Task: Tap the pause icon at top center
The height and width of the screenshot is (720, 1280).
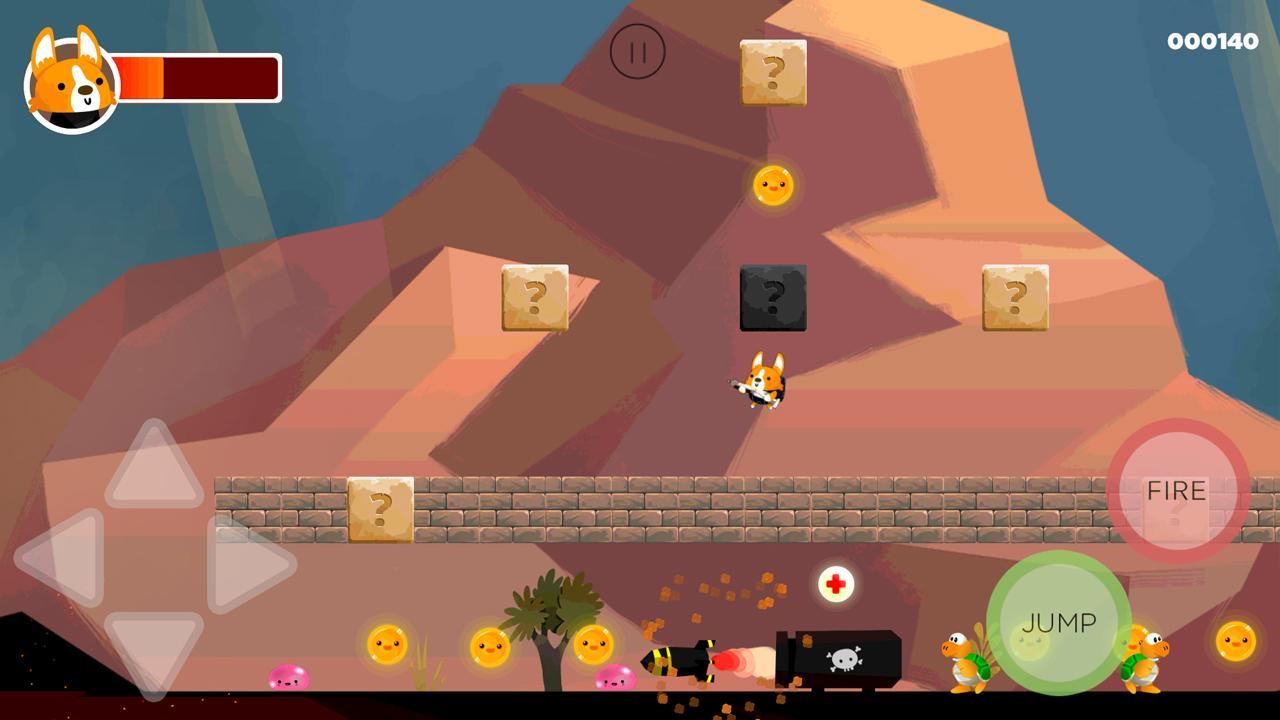Action: pos(638,51)
